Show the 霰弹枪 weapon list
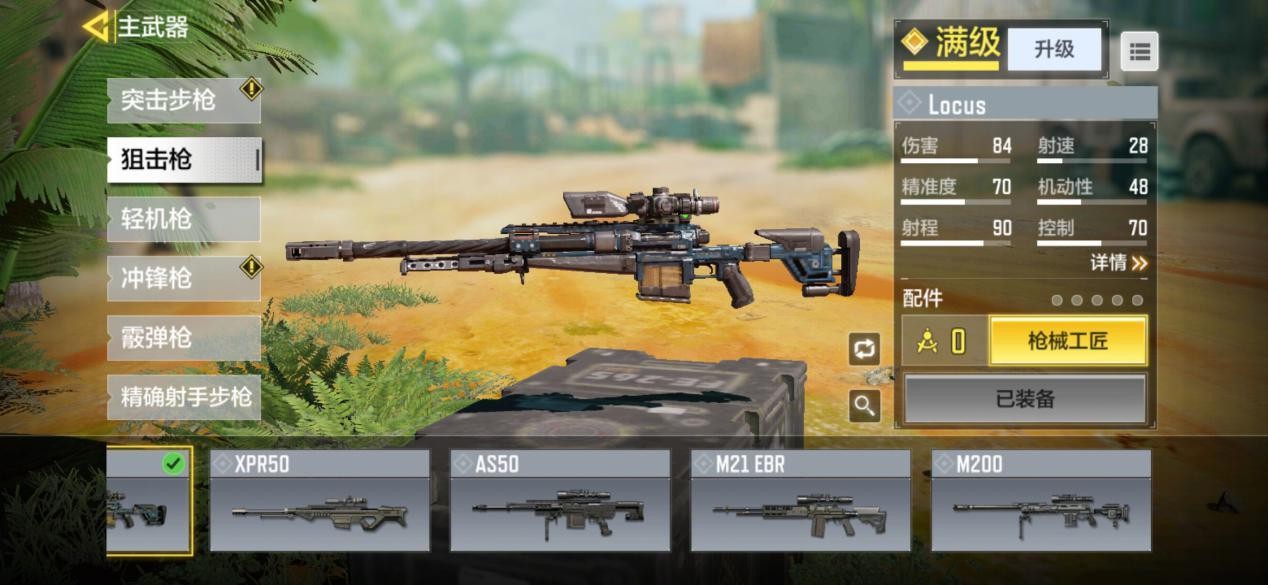Screen dimensions: 1268x585 183,338
